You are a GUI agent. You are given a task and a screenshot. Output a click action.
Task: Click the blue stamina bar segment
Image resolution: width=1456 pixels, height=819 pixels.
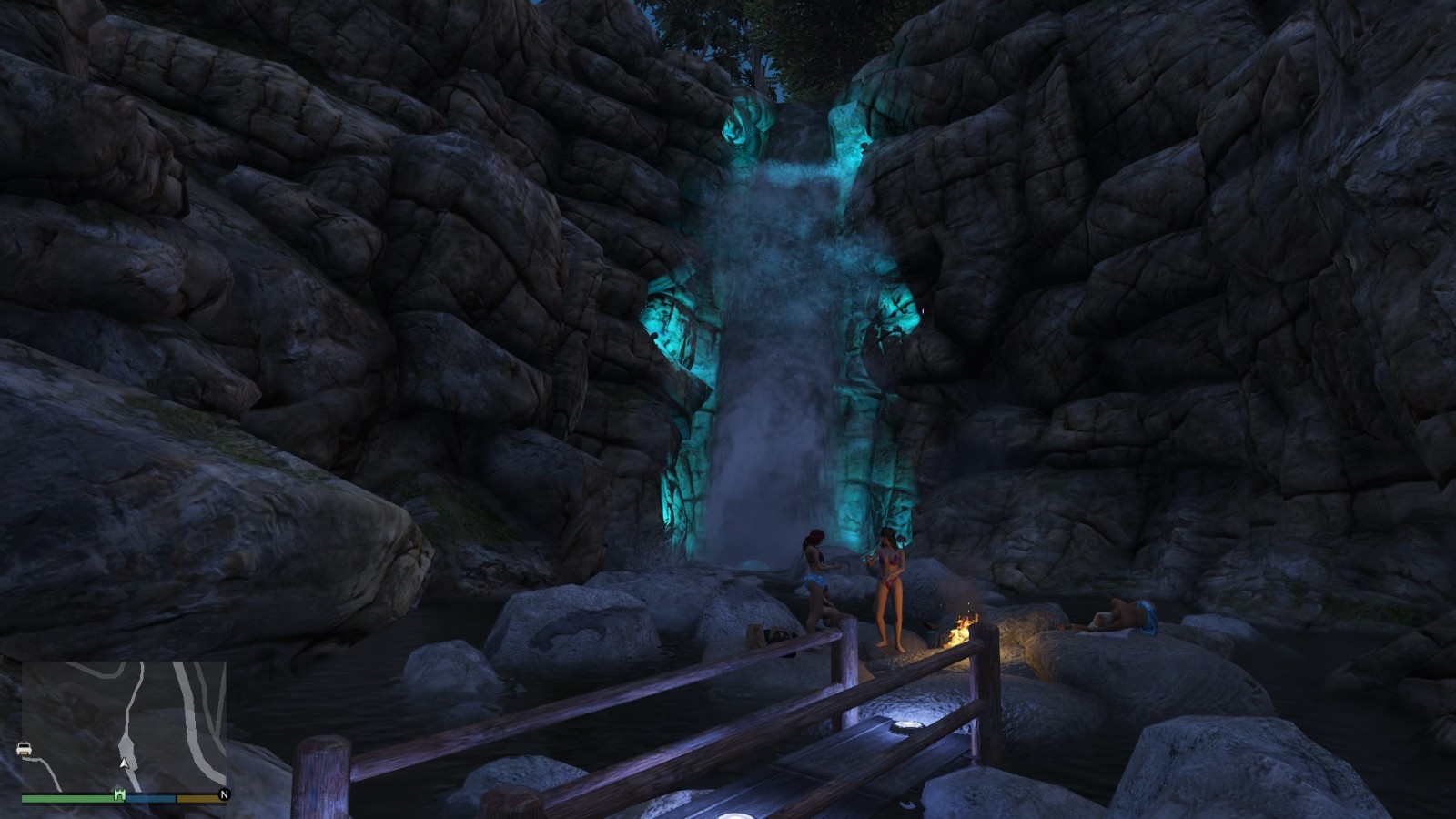150,797
